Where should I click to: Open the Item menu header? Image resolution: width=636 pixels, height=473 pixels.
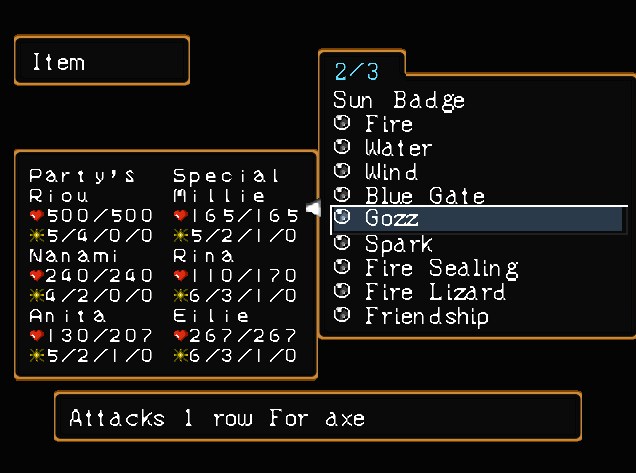click(x=101, y=61)
